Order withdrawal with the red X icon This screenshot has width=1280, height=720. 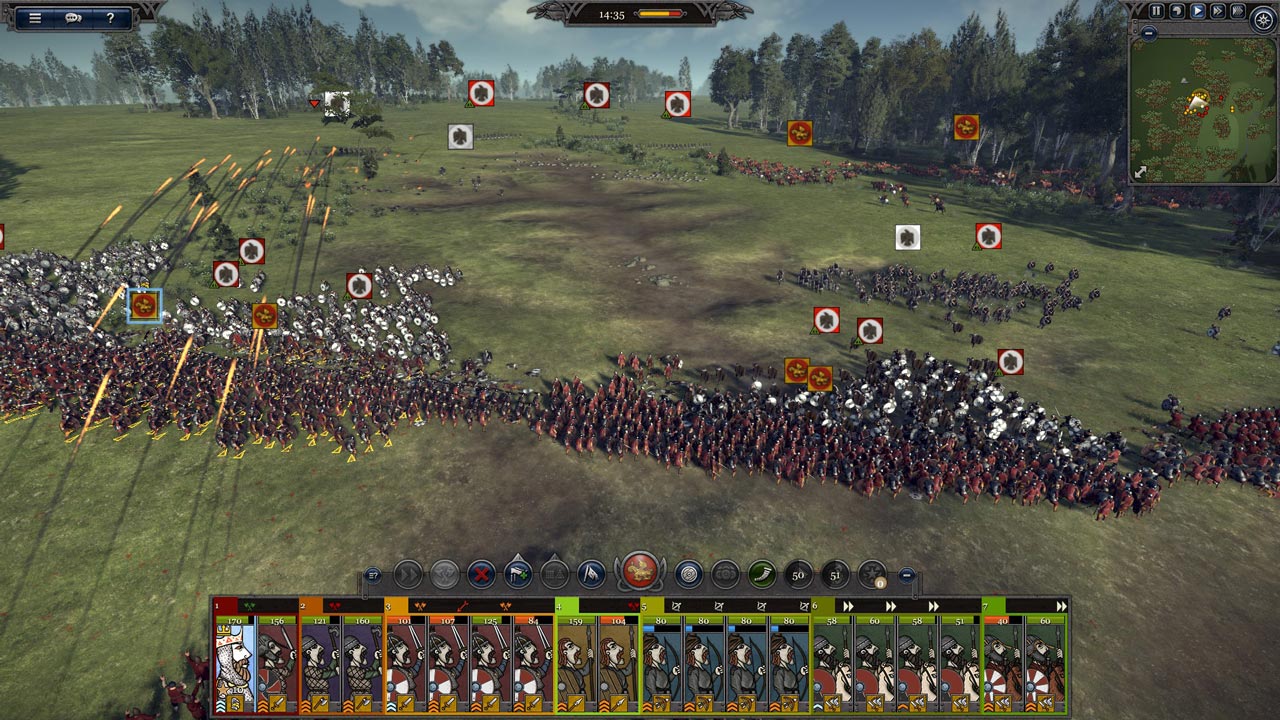[482, 574]
